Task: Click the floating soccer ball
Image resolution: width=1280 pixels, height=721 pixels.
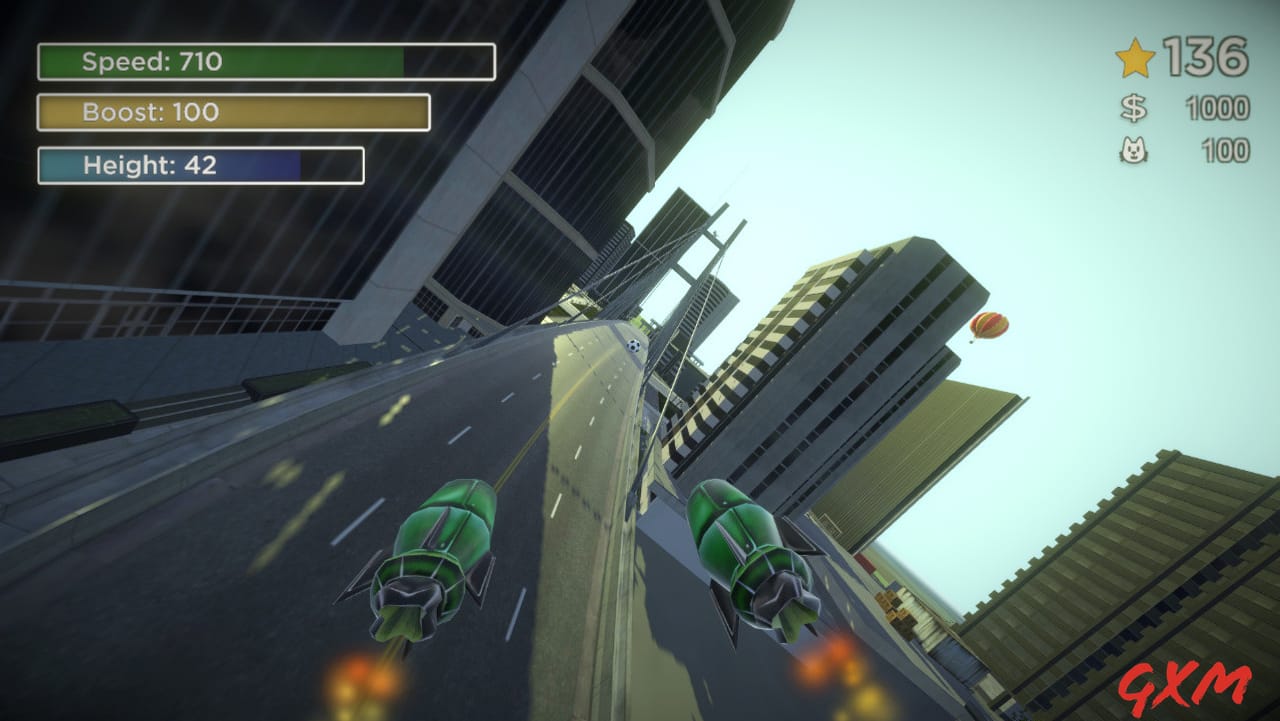Action: [x=632, y=347]
